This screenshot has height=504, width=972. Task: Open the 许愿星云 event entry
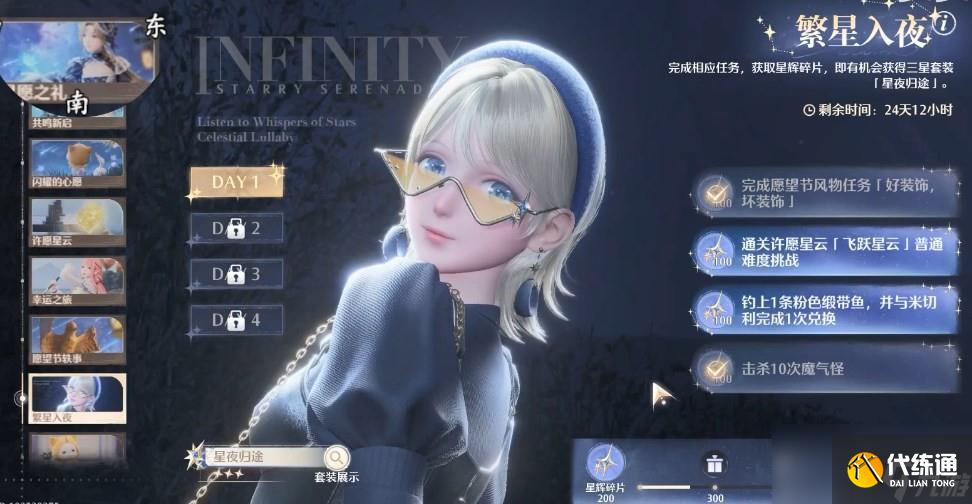77,222
